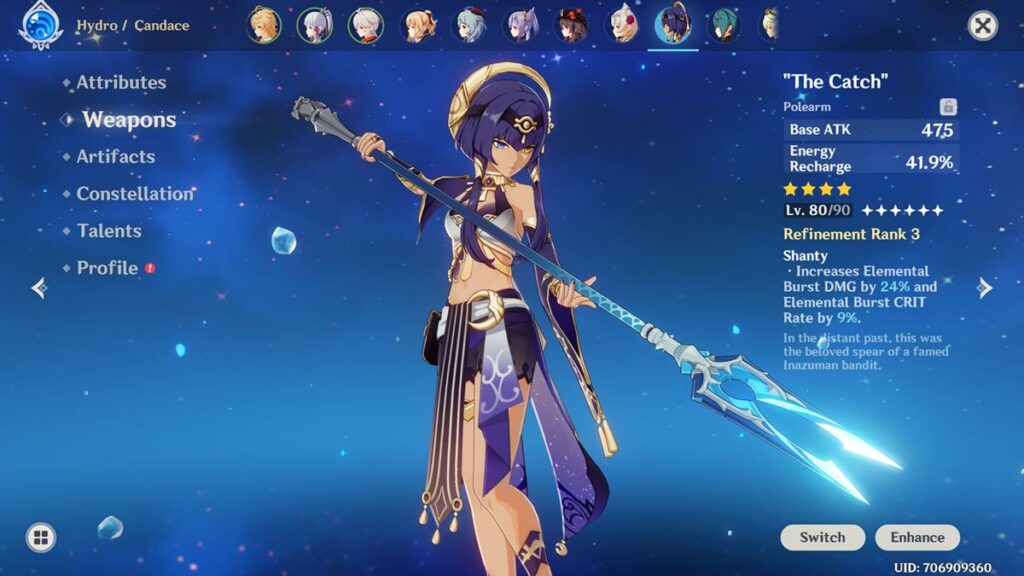The image size is (1024, 576).
Task: Choose the white-haired portrait with red flower
Action: [623, 25]
